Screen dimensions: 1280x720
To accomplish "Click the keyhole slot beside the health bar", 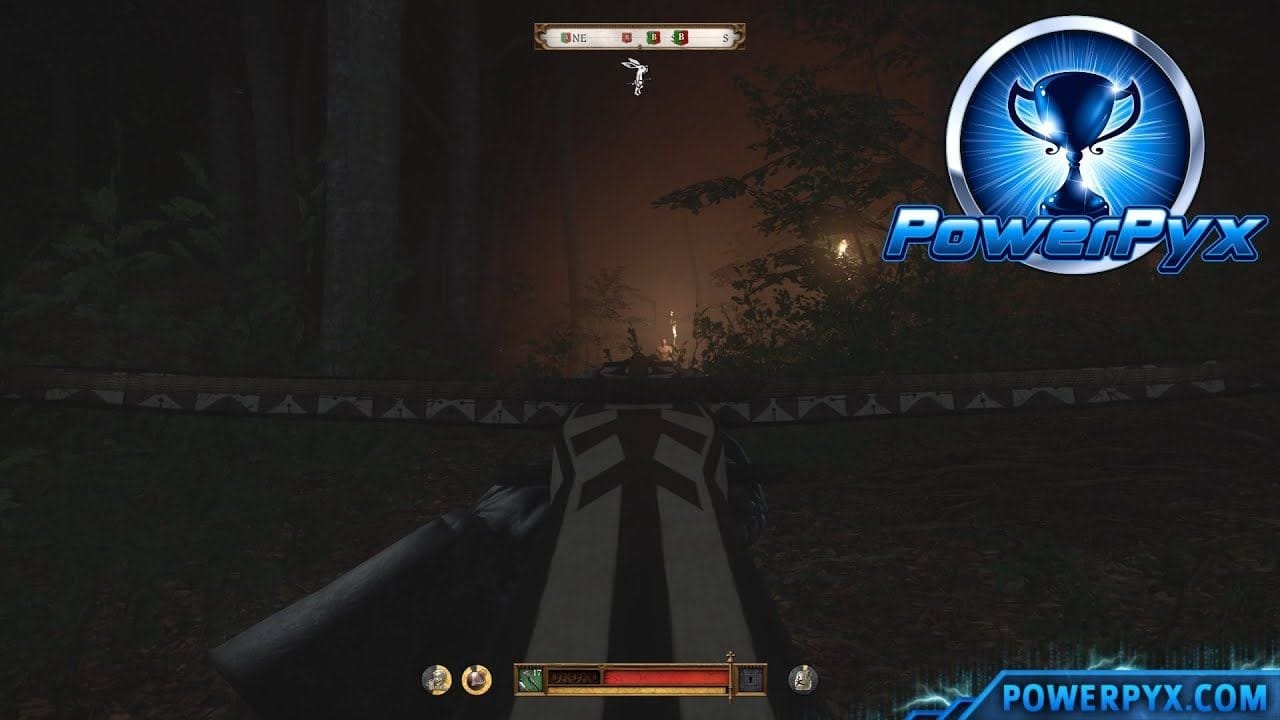I will [750, 679].
